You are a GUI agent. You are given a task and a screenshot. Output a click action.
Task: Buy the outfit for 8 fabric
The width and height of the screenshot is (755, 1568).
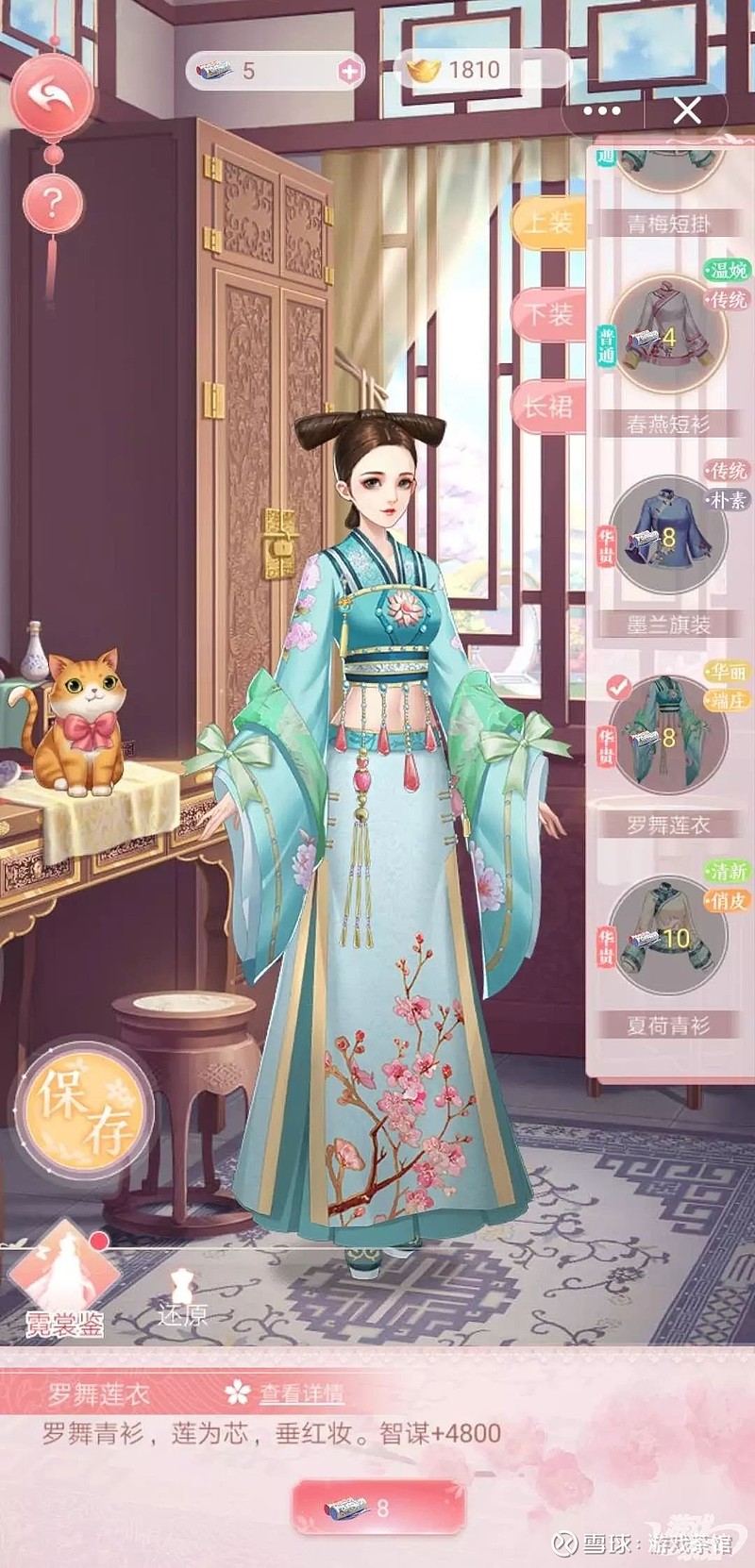[378, 1508]
